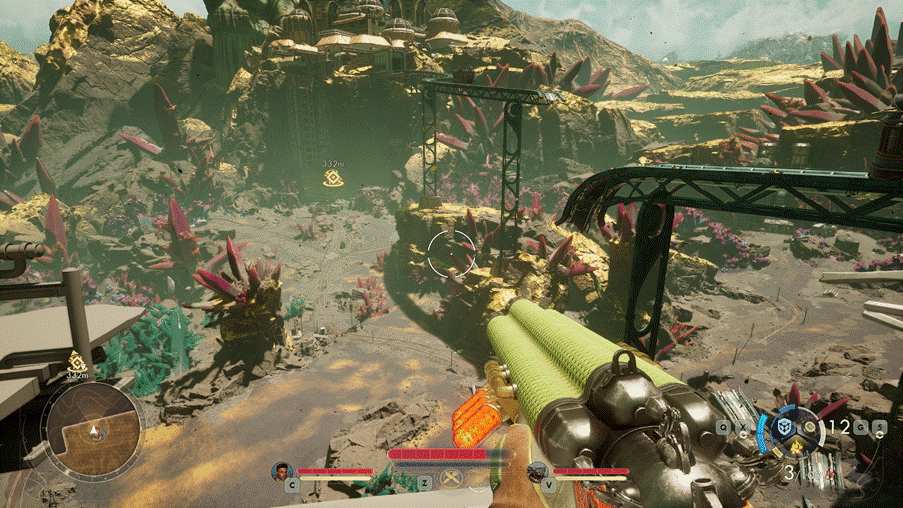Image resolution: width=903 pixels, height=508 pixels.
Task: Activate the crossed-tools ability icon
Action: 451,478
